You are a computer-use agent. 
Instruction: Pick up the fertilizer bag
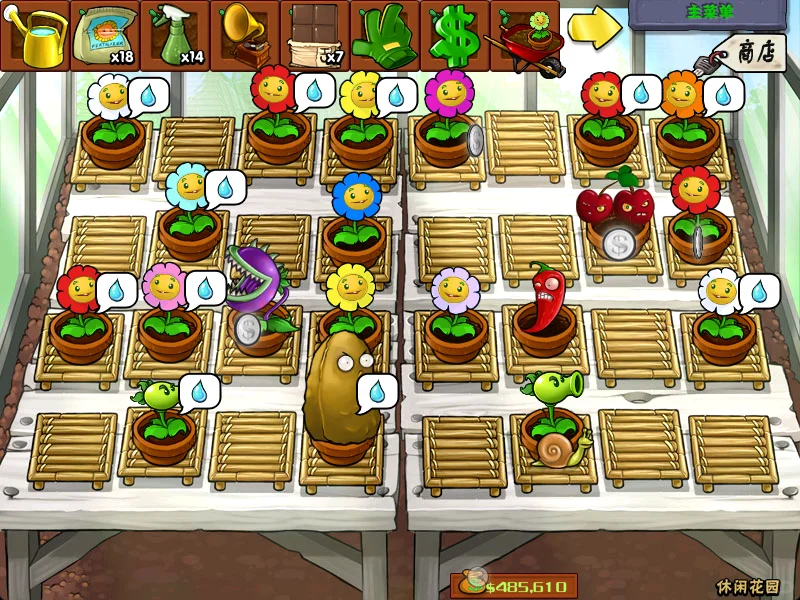click(x=105, y=34)
